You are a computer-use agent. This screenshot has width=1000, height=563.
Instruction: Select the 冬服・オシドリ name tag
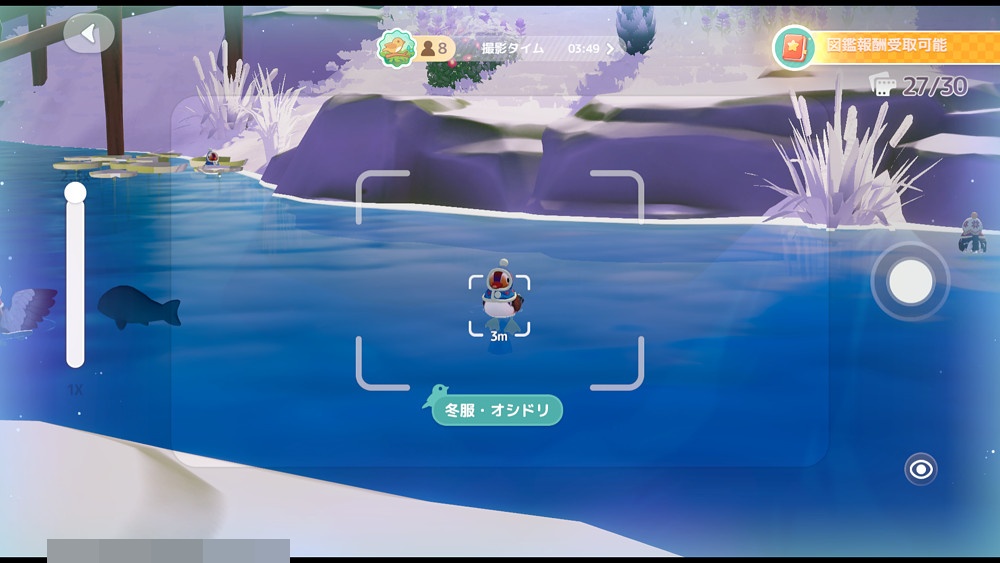tap(497, 410)
